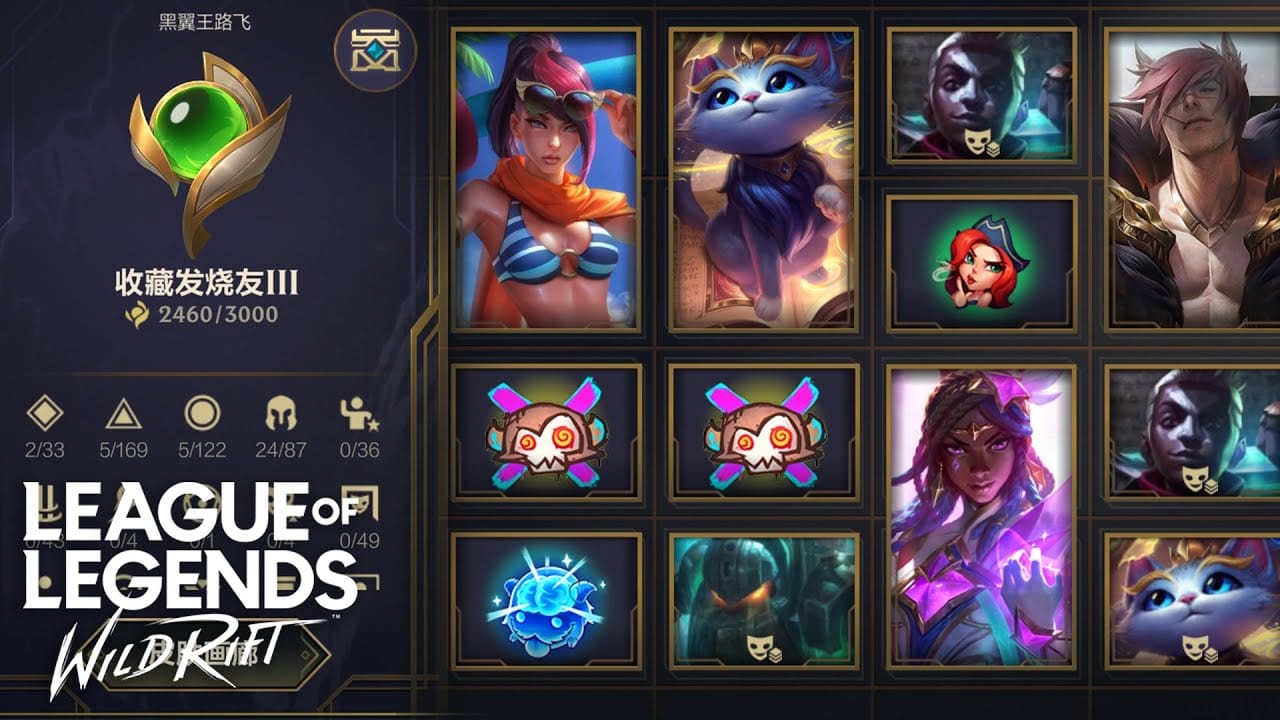Open the trophy category icon showing 0/43
The width and height of the screenshot is (1280, 720).
click(x=47, y=503)
